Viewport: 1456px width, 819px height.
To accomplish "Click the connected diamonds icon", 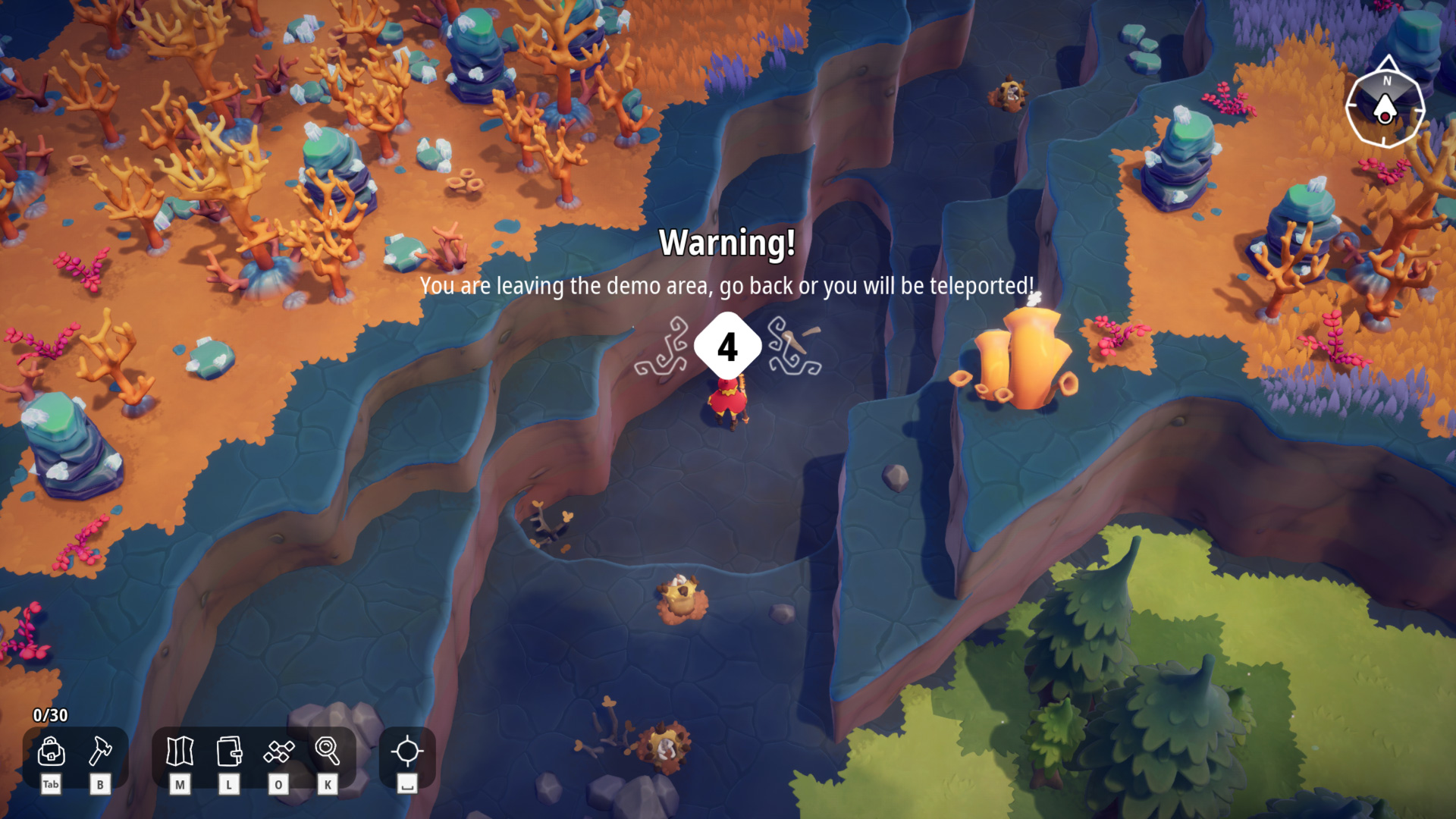I will (x=278, y=752).
